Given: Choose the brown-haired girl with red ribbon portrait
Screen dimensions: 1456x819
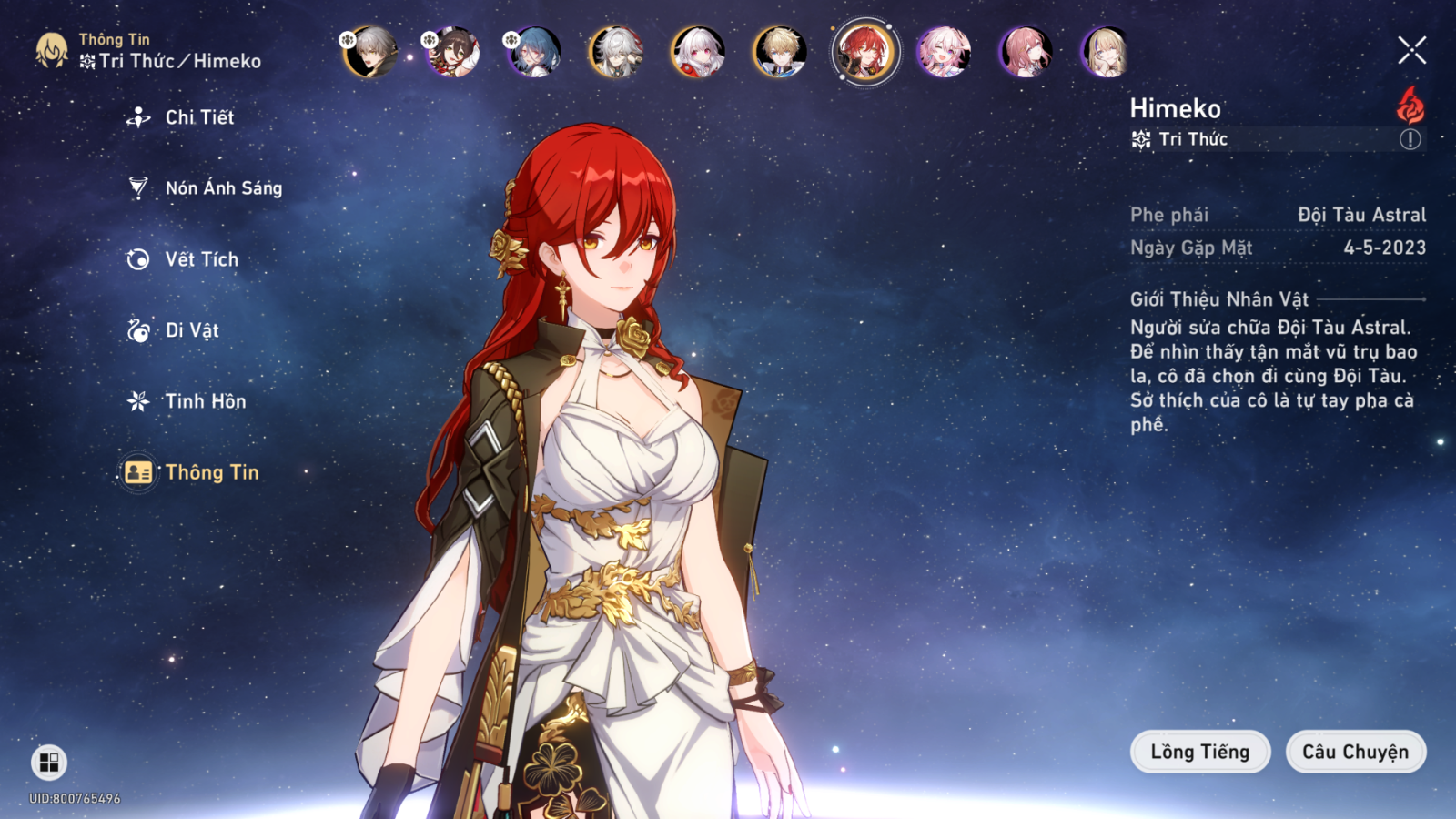Looking at the screenshot, I should coord(452,52).
